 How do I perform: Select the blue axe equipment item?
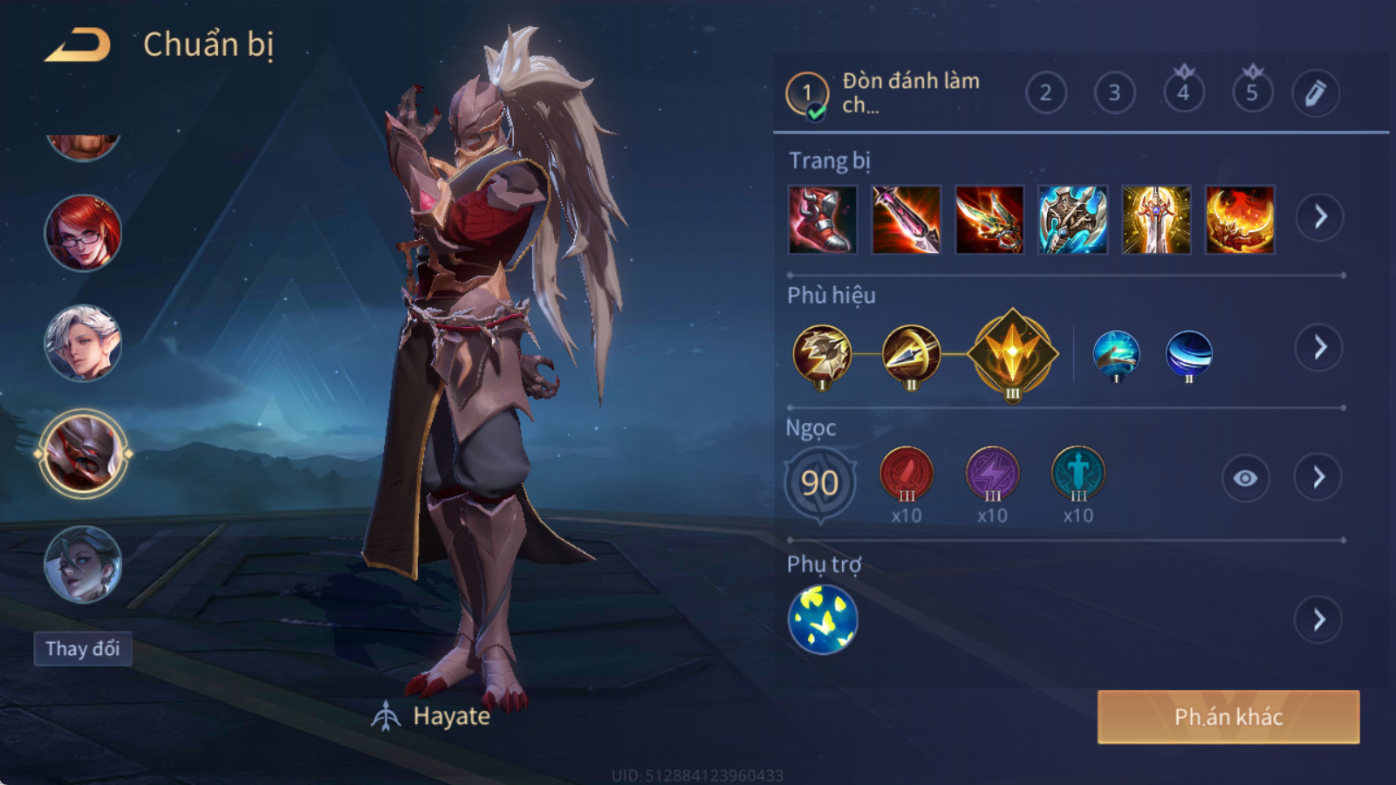click(x=1072, y=219)
